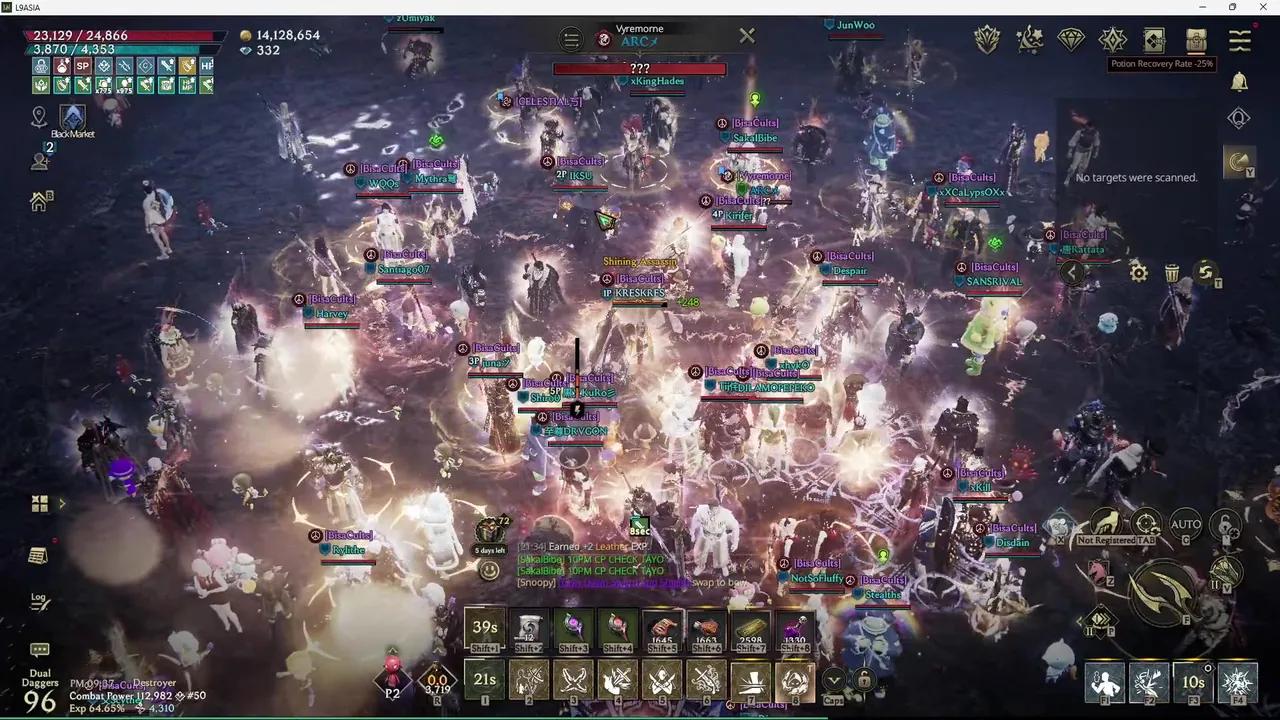Image resolution: width=1280 pixels, height=720 pixels.
Task: Open the Log panel
Action: (39, 600)
